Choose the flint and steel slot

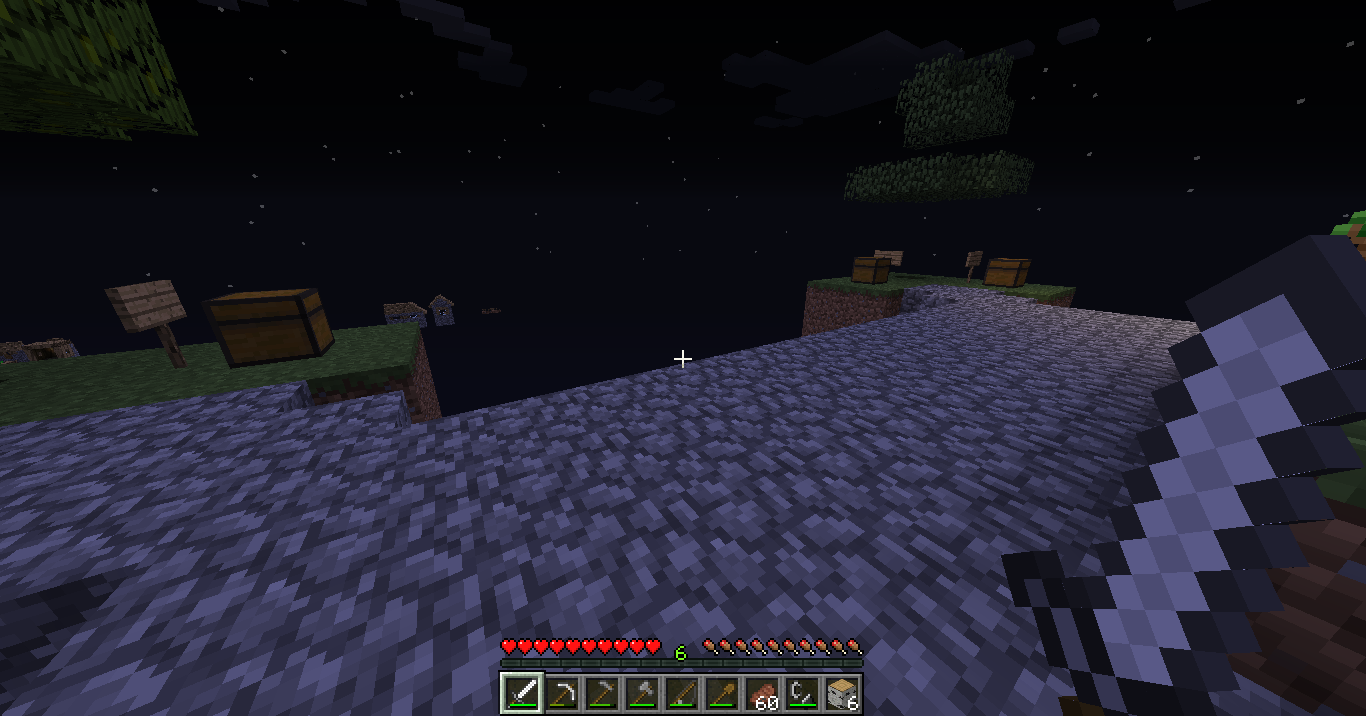[802, 692]
